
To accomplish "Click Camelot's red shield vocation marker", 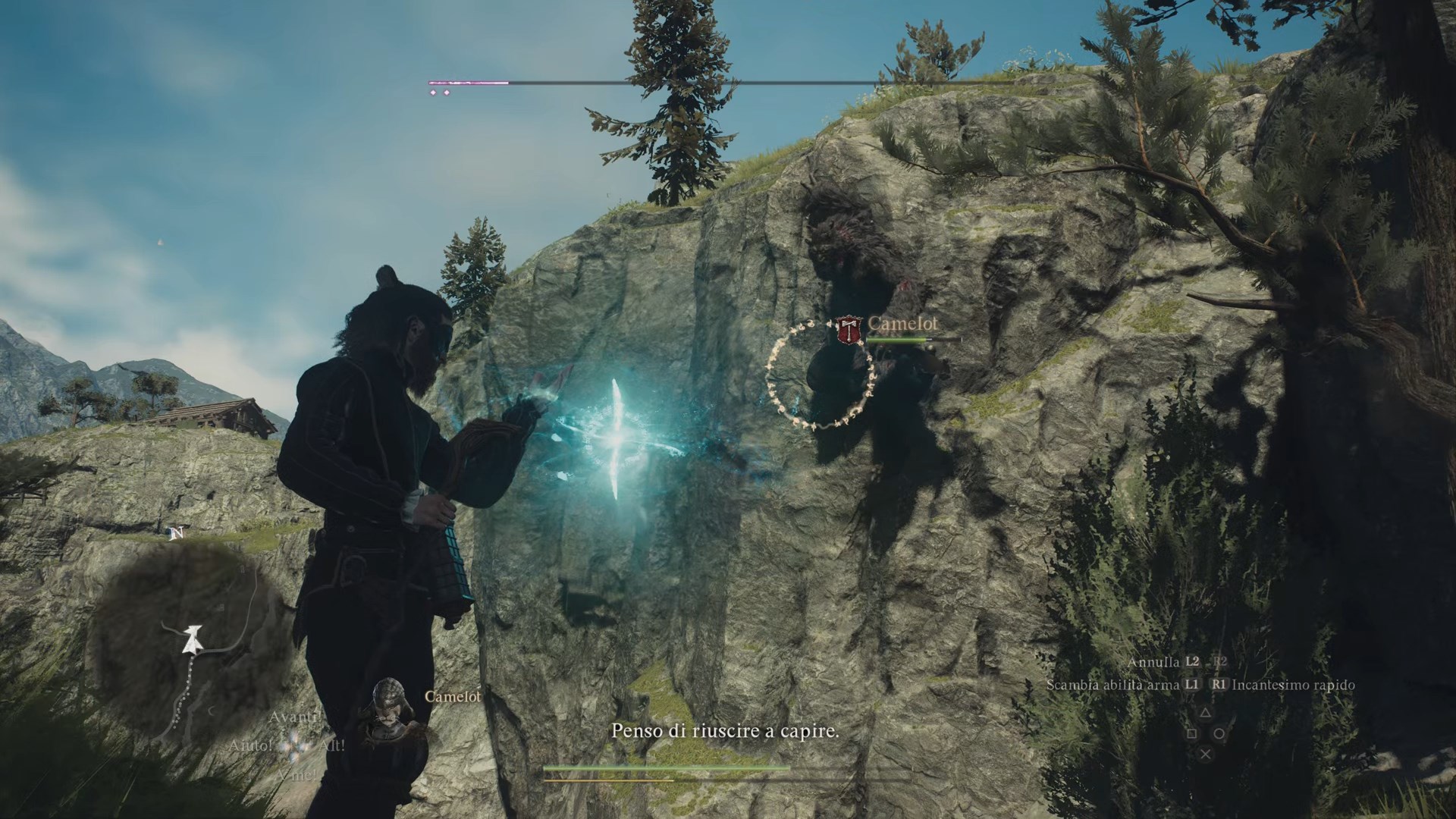I will coord(847,331).
